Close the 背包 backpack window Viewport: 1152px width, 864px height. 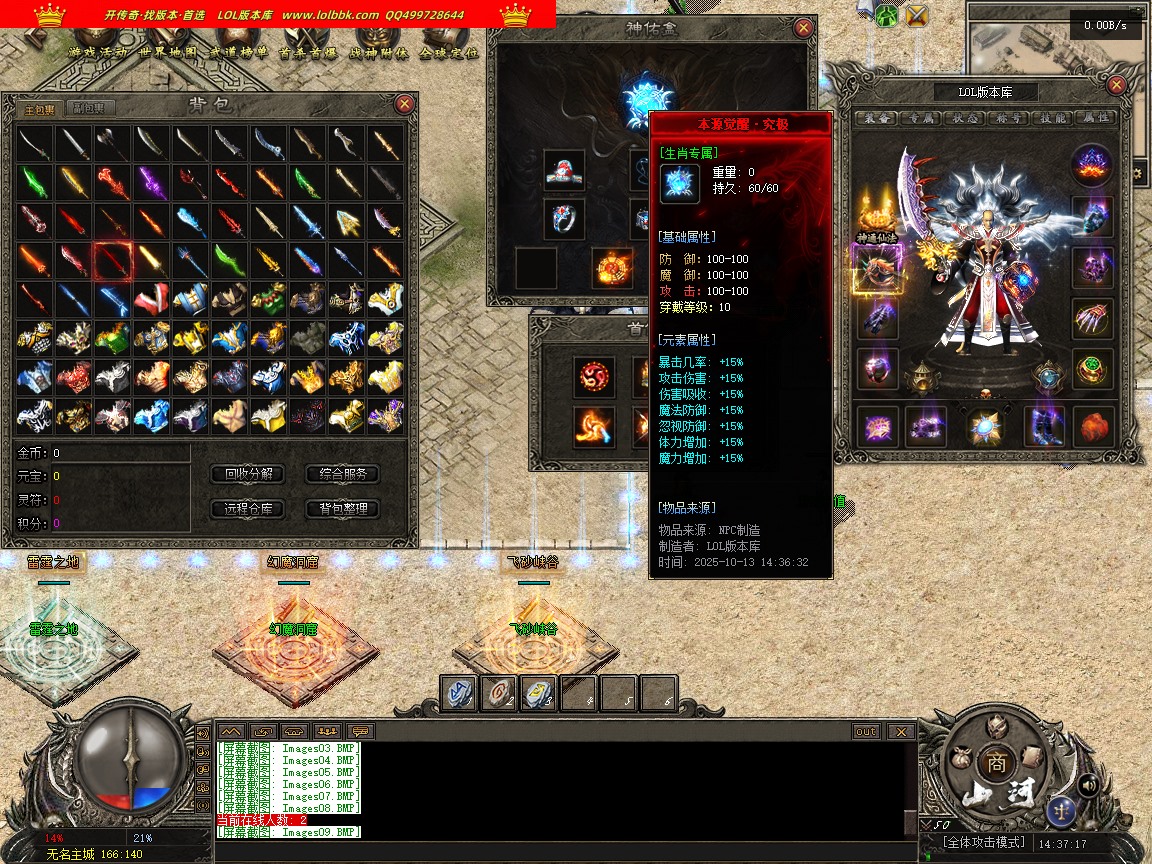404,103
